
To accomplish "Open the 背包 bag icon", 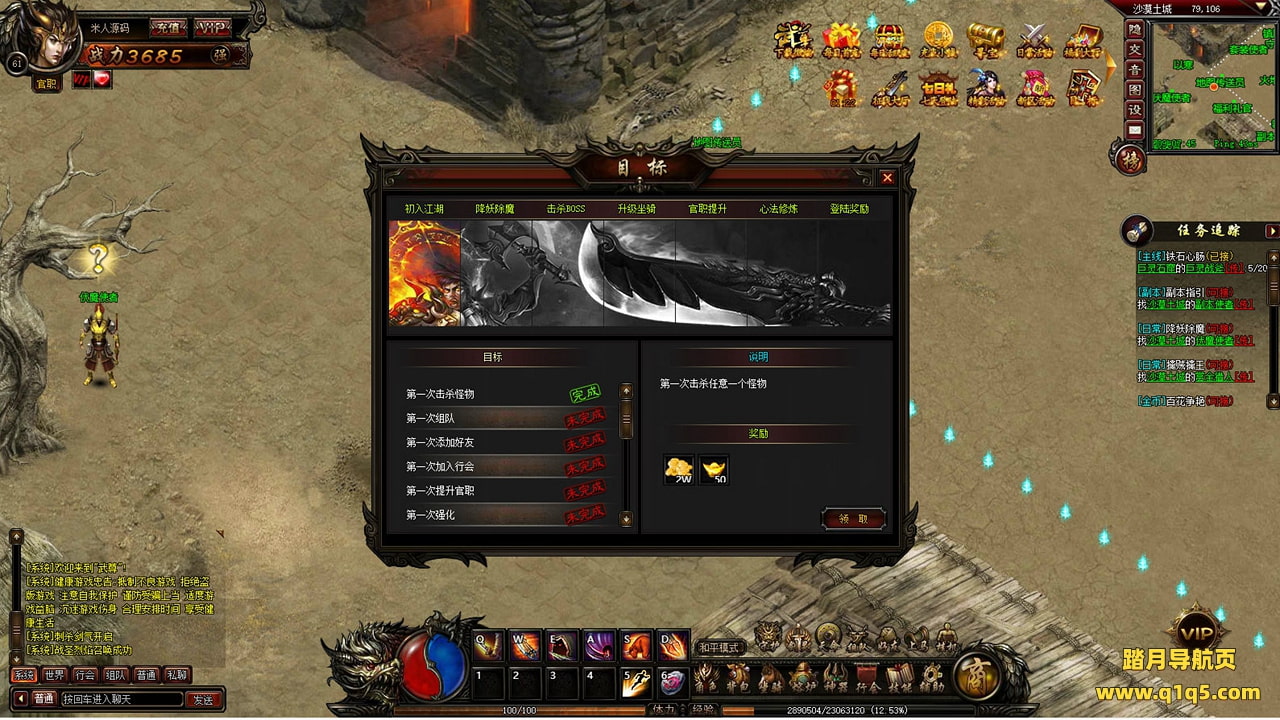I will [x=738, y=677].
